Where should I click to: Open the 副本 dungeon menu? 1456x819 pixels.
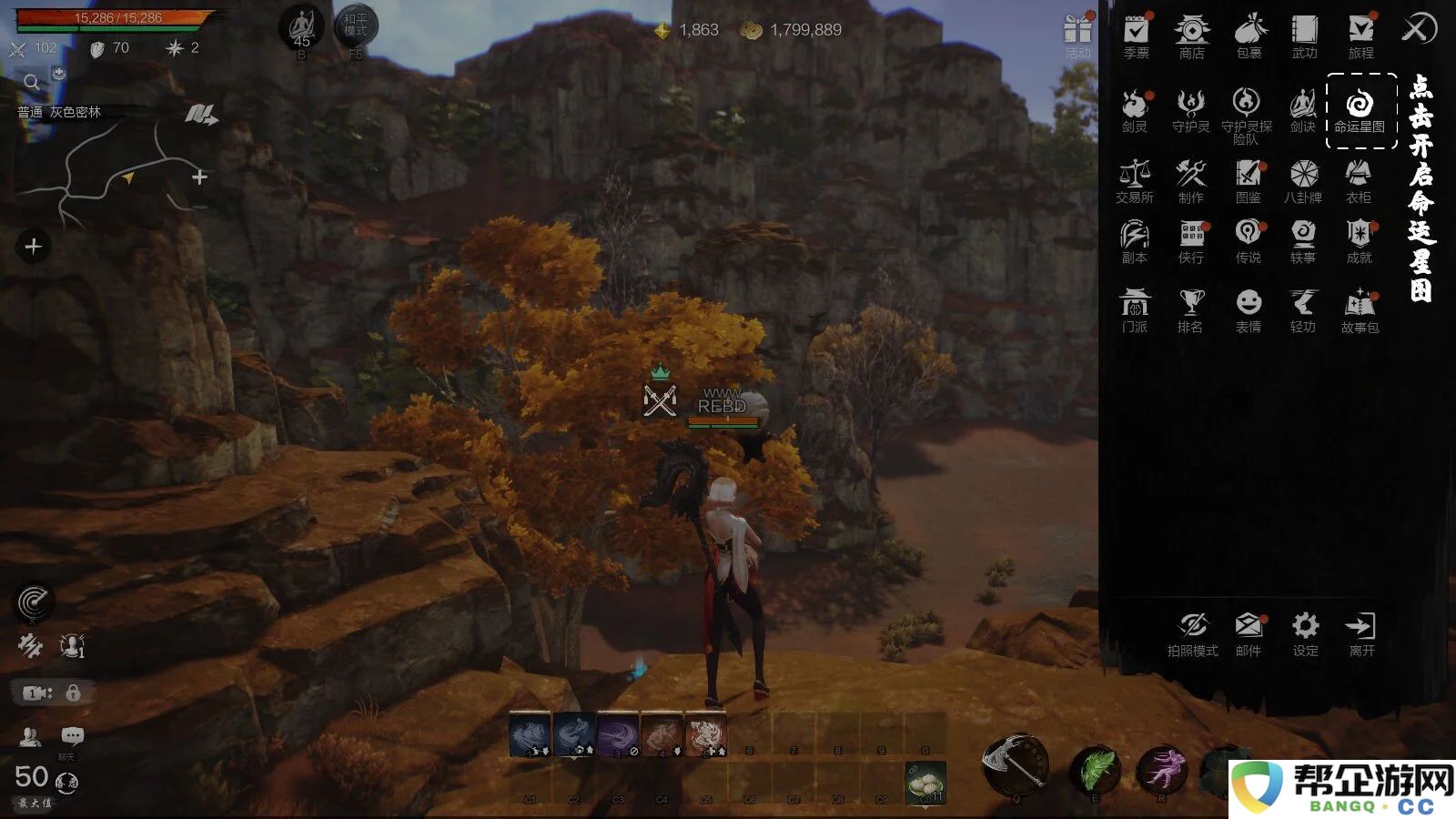[x=1135, y=240]
